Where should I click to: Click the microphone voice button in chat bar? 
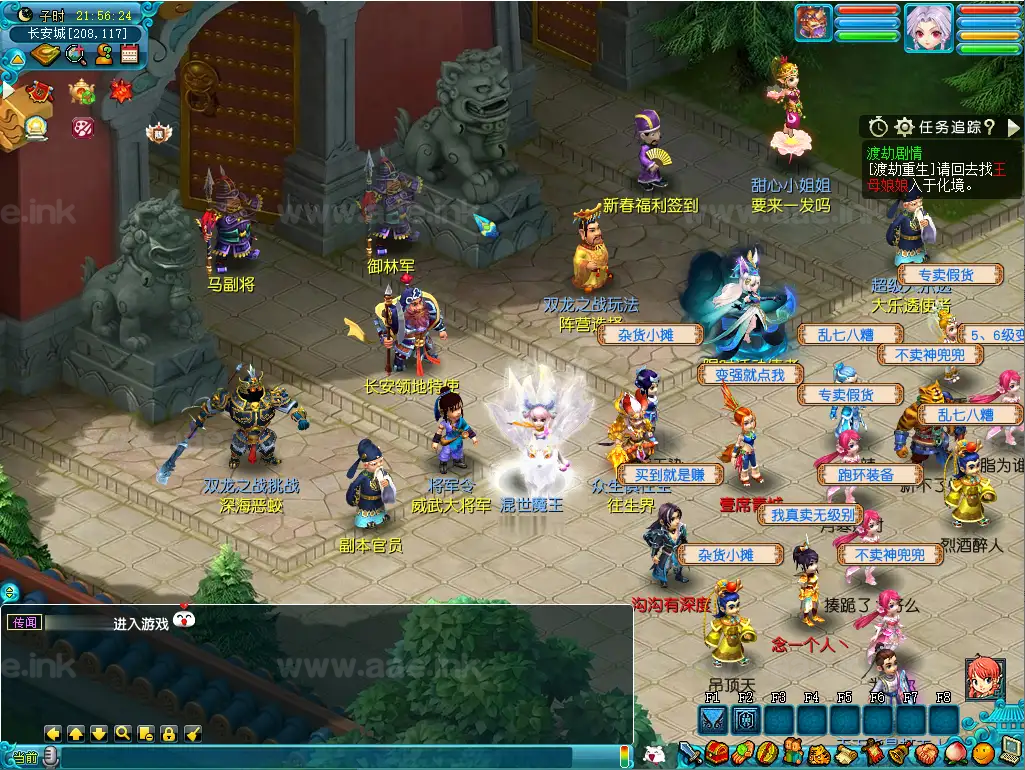click(x=51, y=757)
